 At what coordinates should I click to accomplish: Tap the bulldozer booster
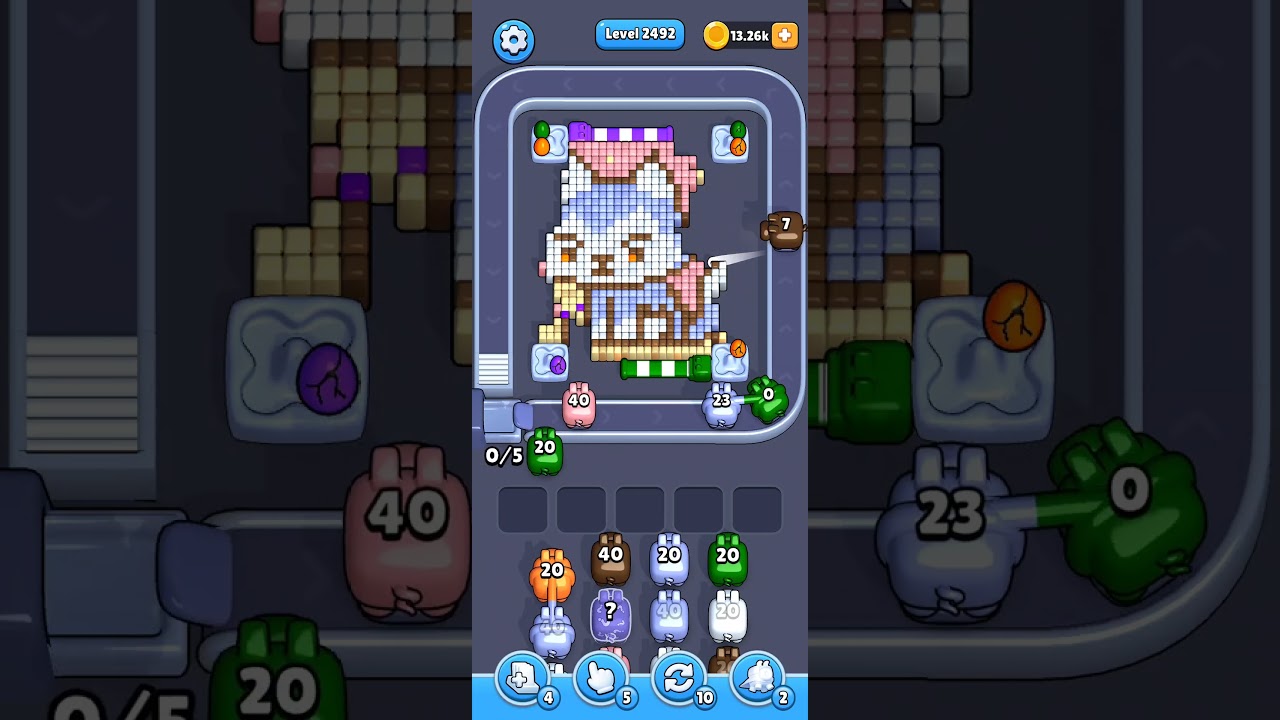tap(757, 678)
